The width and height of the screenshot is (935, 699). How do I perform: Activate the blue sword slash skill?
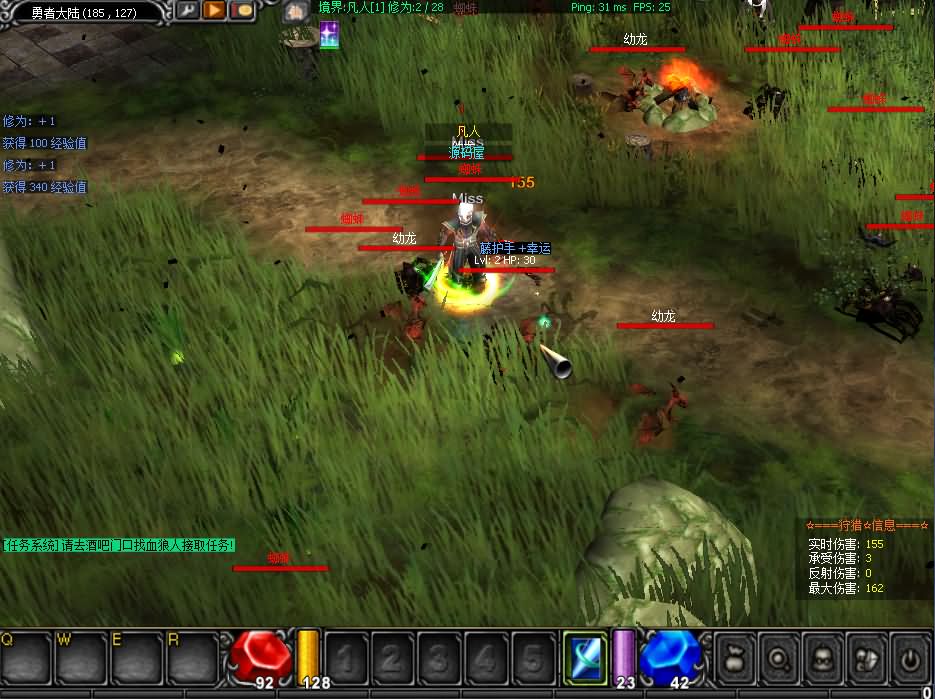(x=584, y=657)
